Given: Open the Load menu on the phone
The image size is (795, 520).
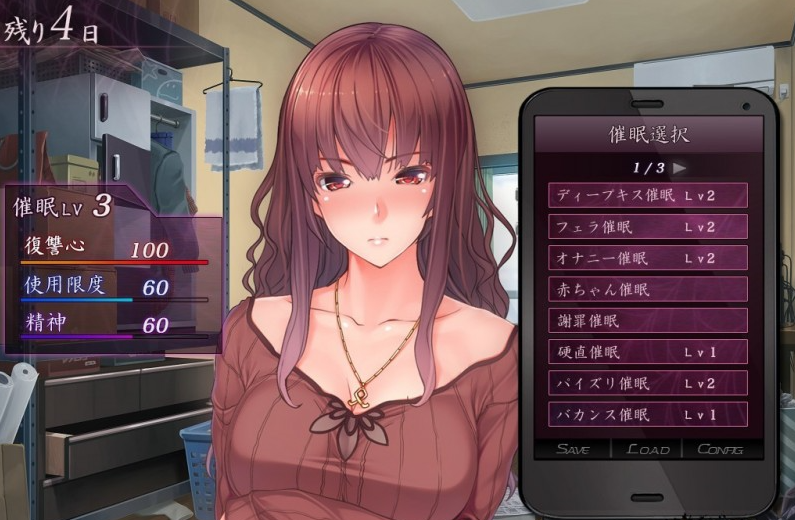Looking at the screenshot, I should point(647,449).
